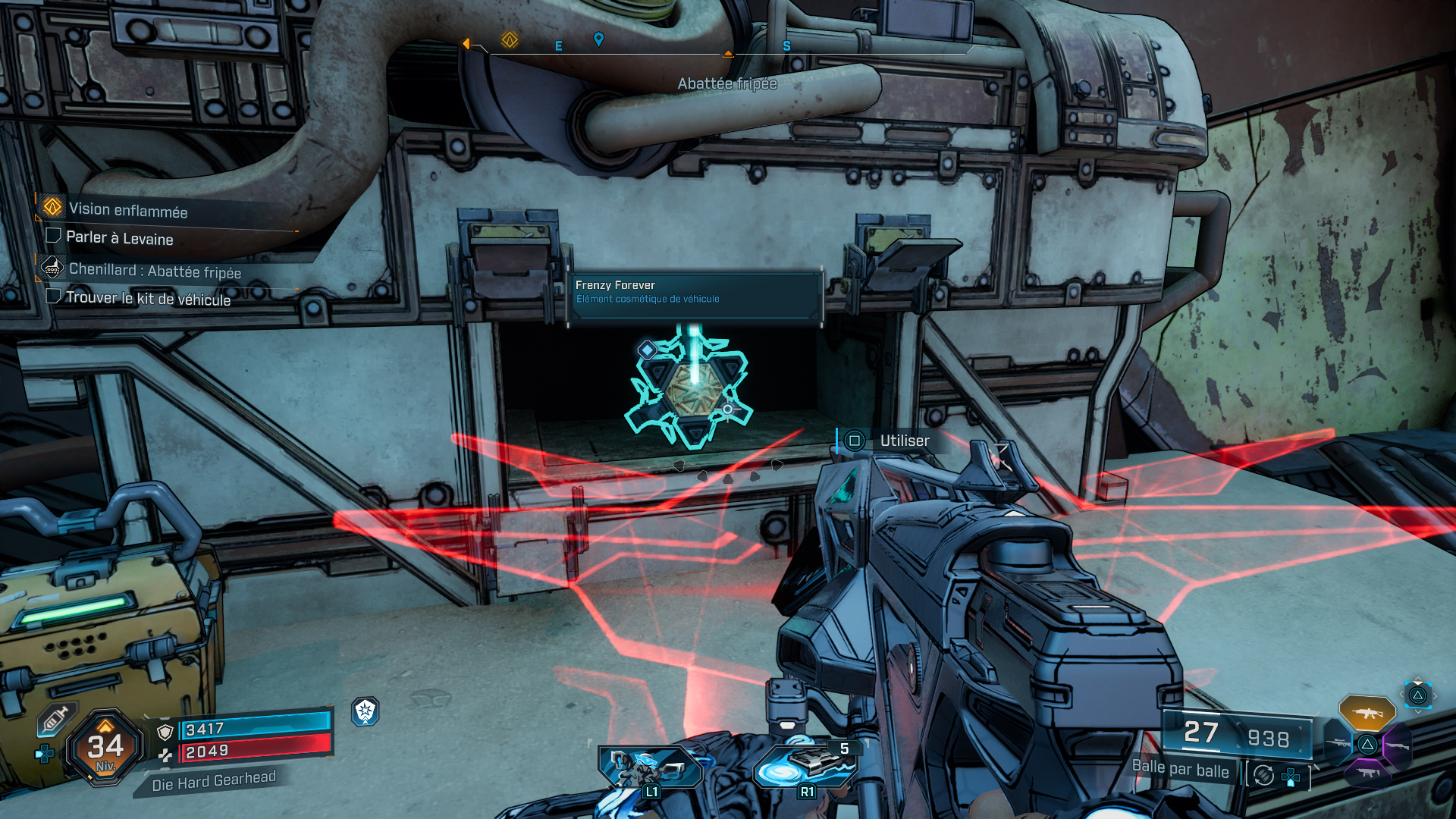Click the waypoint pin on the compass
Screen dimensions: 1456x819
pyautogui.click(x=599, y=40)
